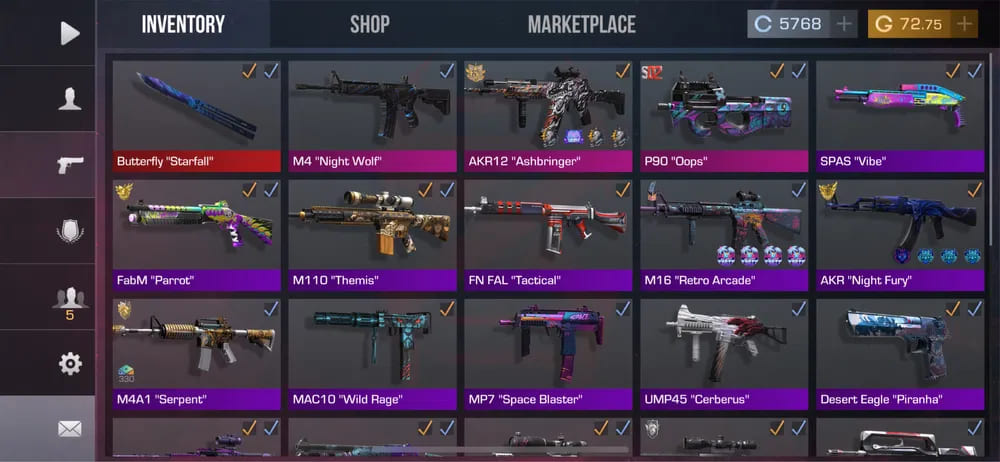
Task: Switch to the Shop tab
Action: coord(369,24)
